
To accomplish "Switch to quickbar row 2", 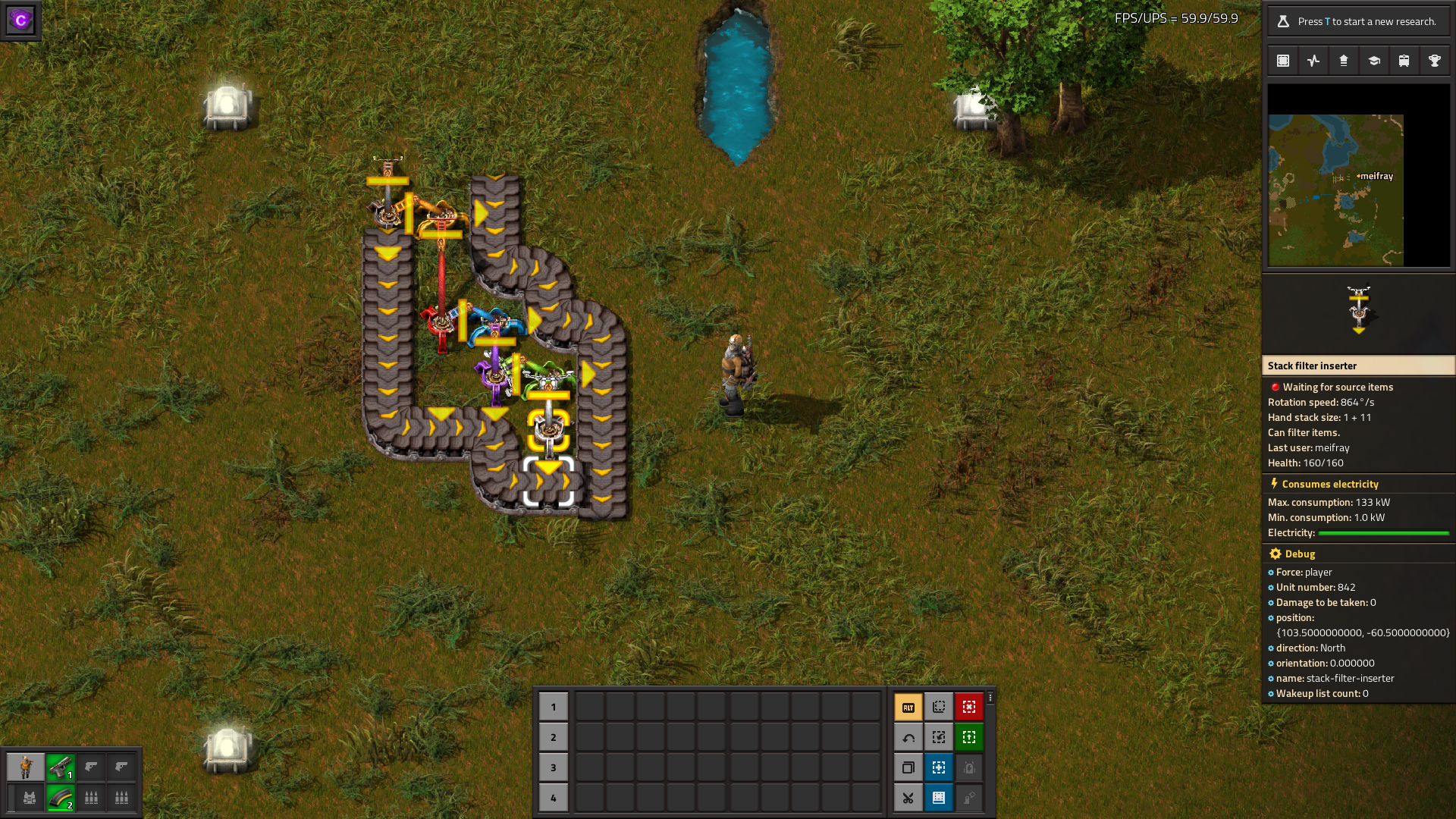I will 554,736.
